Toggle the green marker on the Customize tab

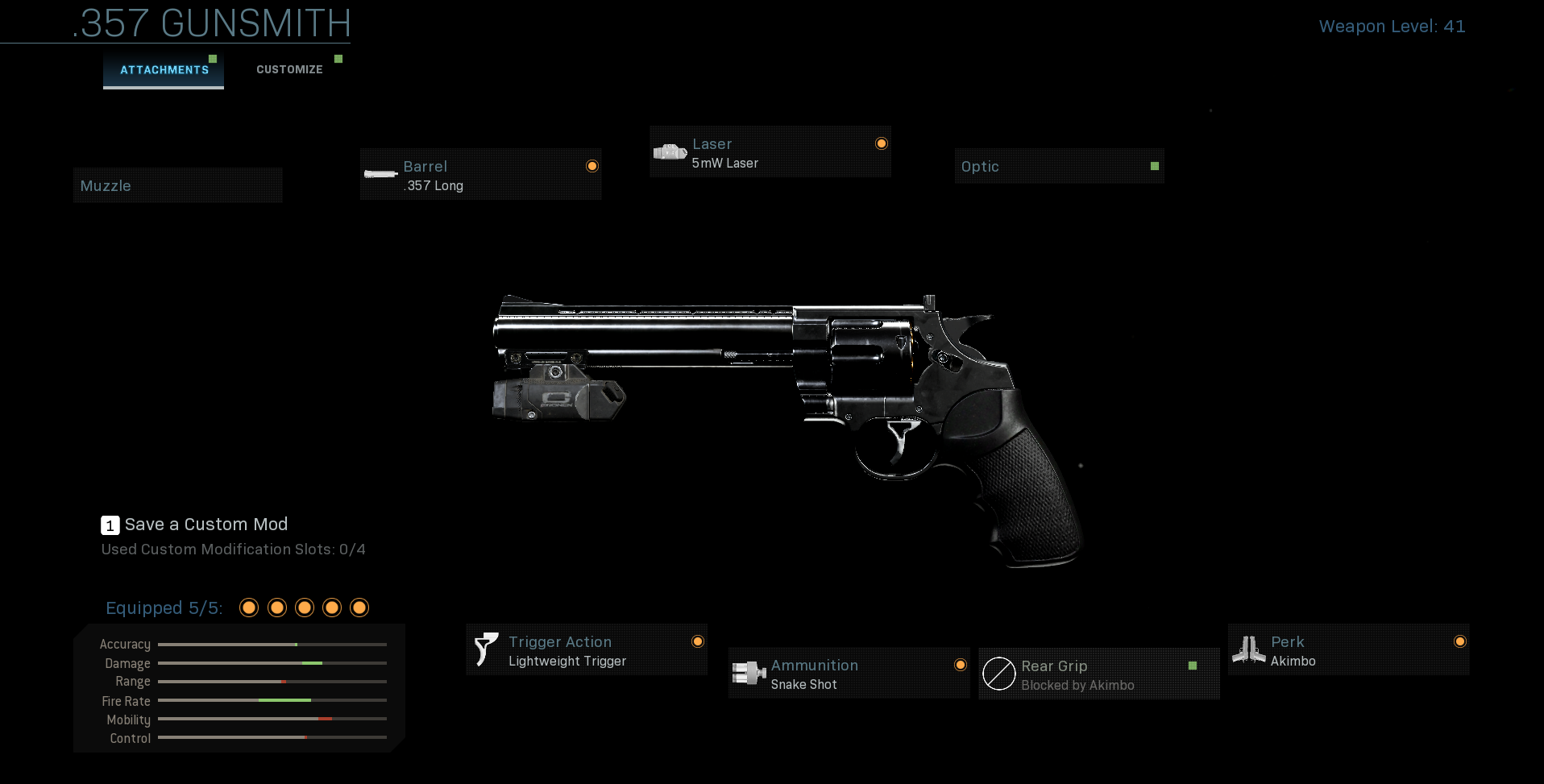click(338, 57)
